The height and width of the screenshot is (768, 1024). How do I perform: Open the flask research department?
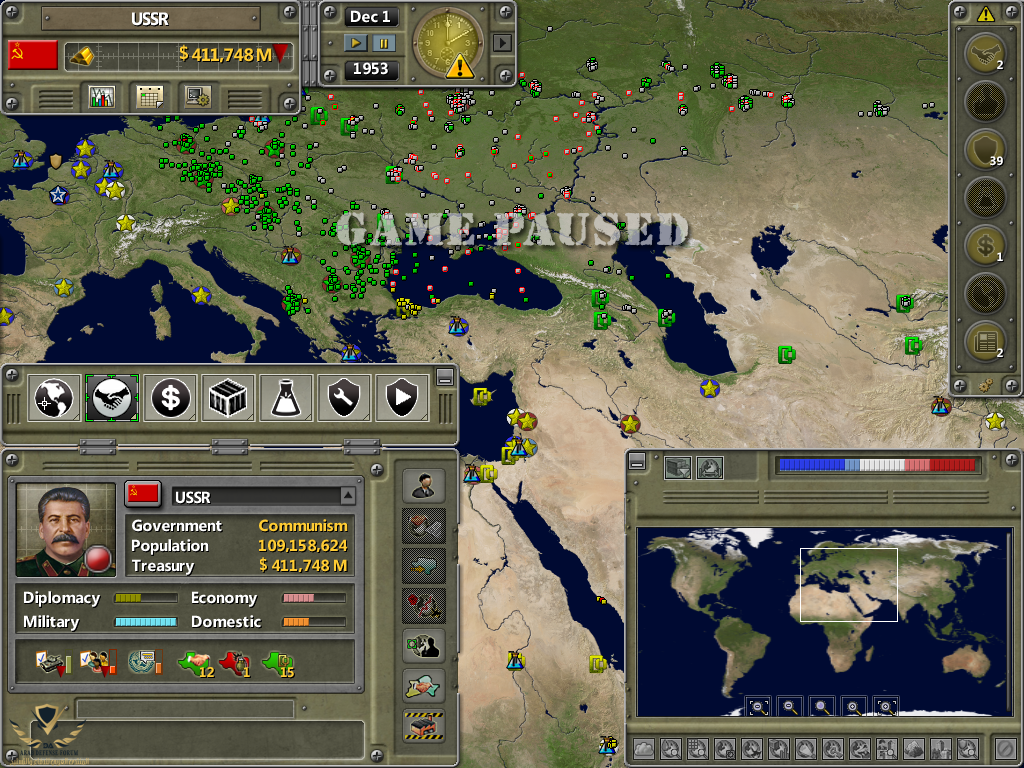[x=286, y=398]
